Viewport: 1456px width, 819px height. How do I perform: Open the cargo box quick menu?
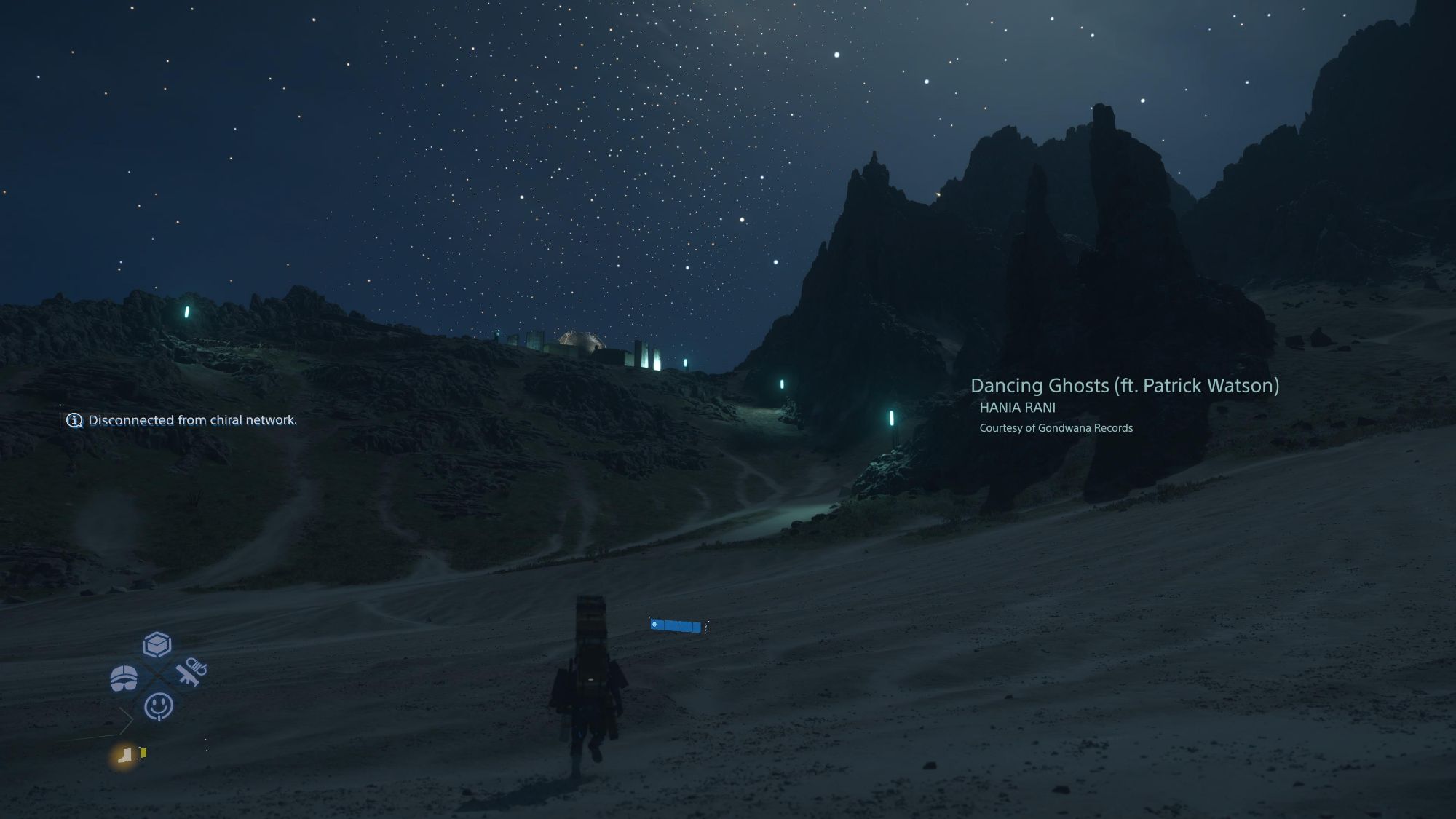(157, 644)
